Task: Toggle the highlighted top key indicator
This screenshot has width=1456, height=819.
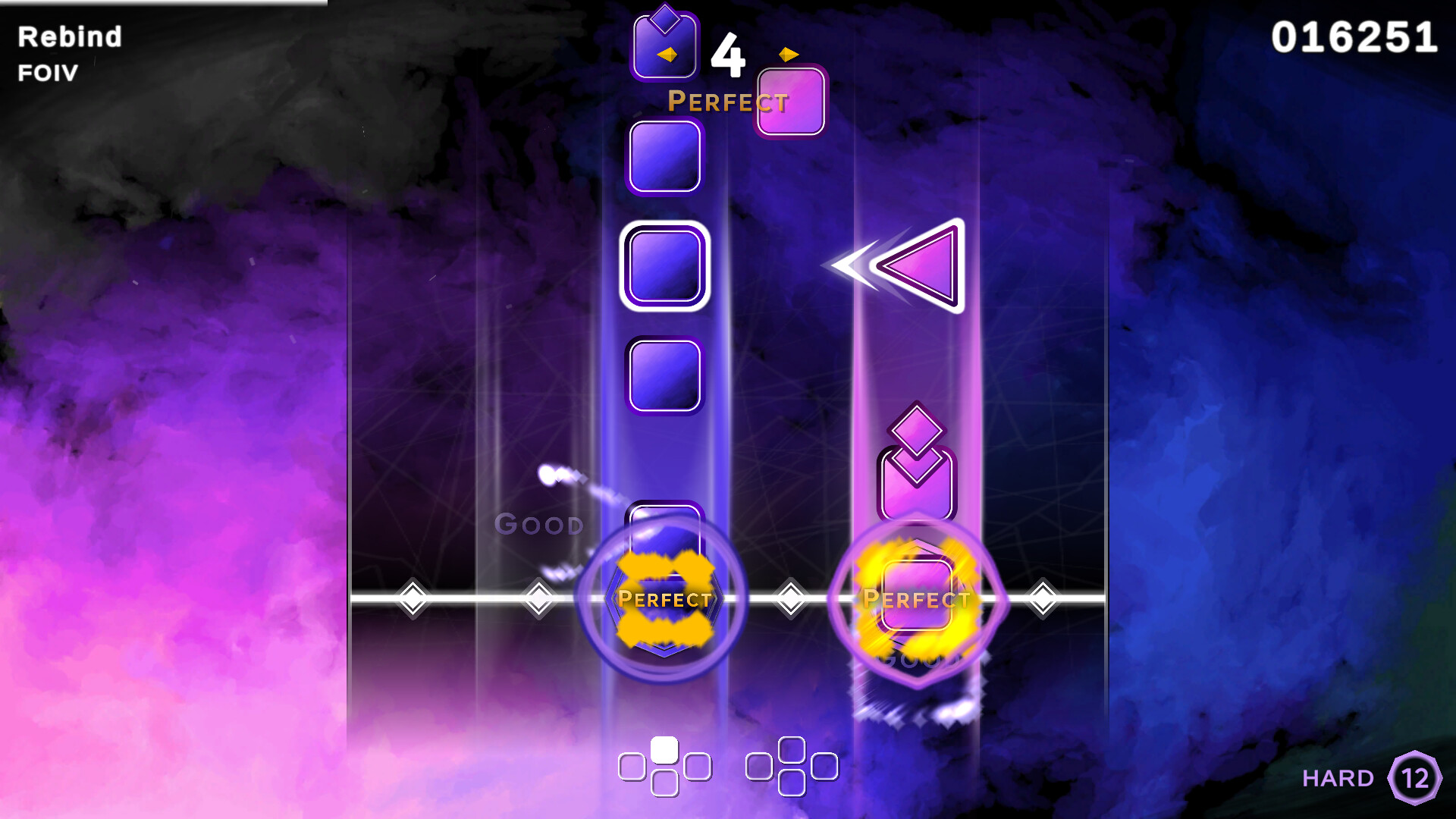Action: click(664, 747)
